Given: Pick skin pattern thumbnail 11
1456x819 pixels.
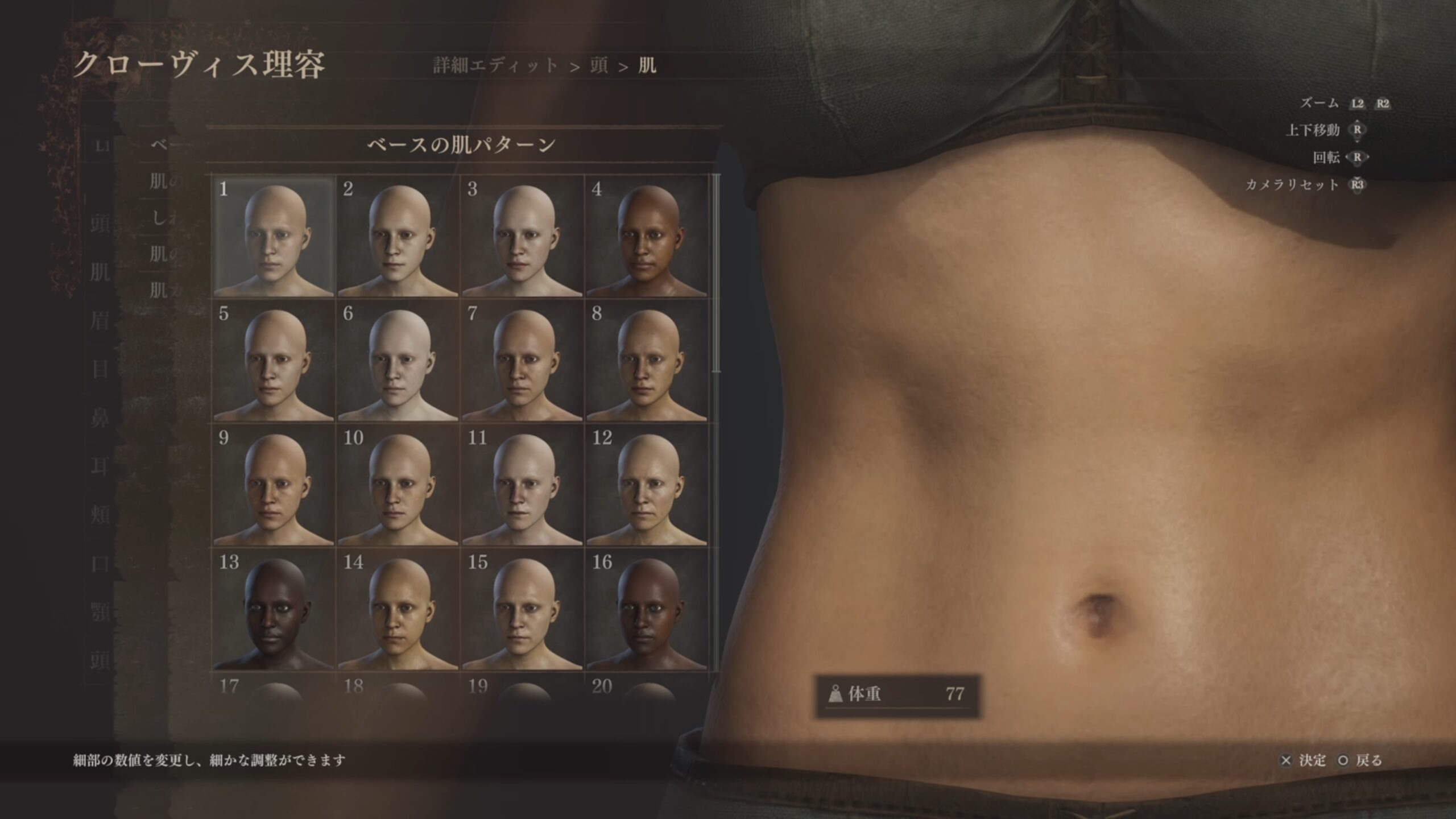Looking at the screenshot, I should point(522,486).
